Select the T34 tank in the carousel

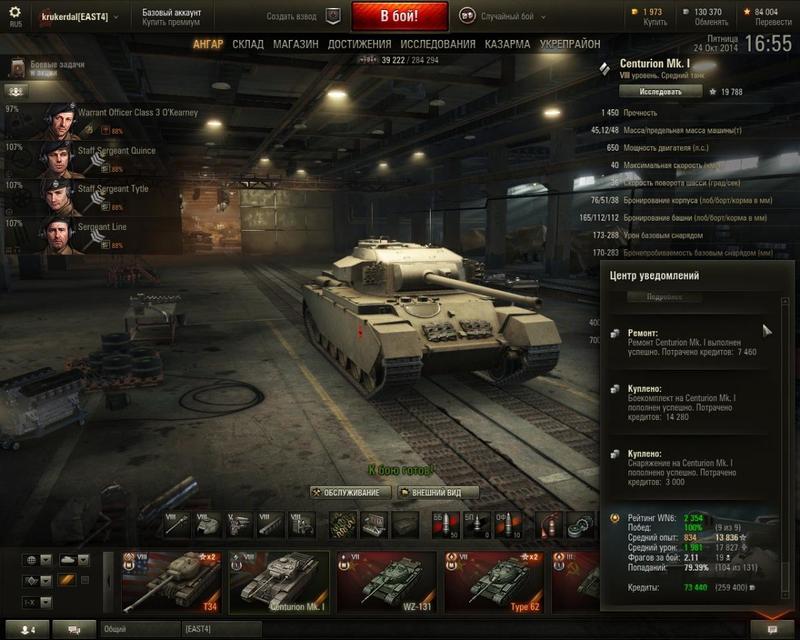pyautogui.click(x=172, y=581)
